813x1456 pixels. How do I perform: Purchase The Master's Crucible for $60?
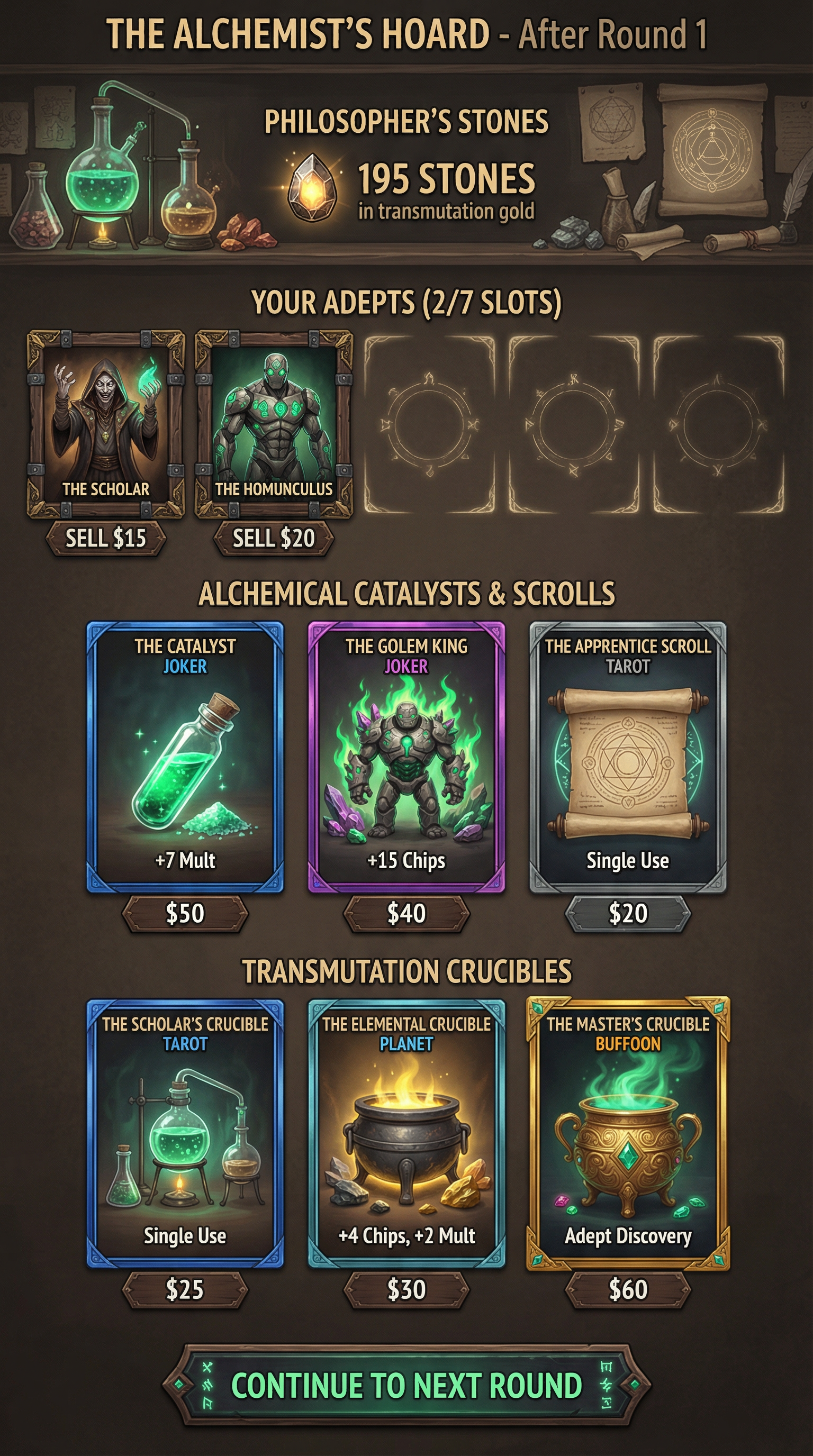(628, 1290)
